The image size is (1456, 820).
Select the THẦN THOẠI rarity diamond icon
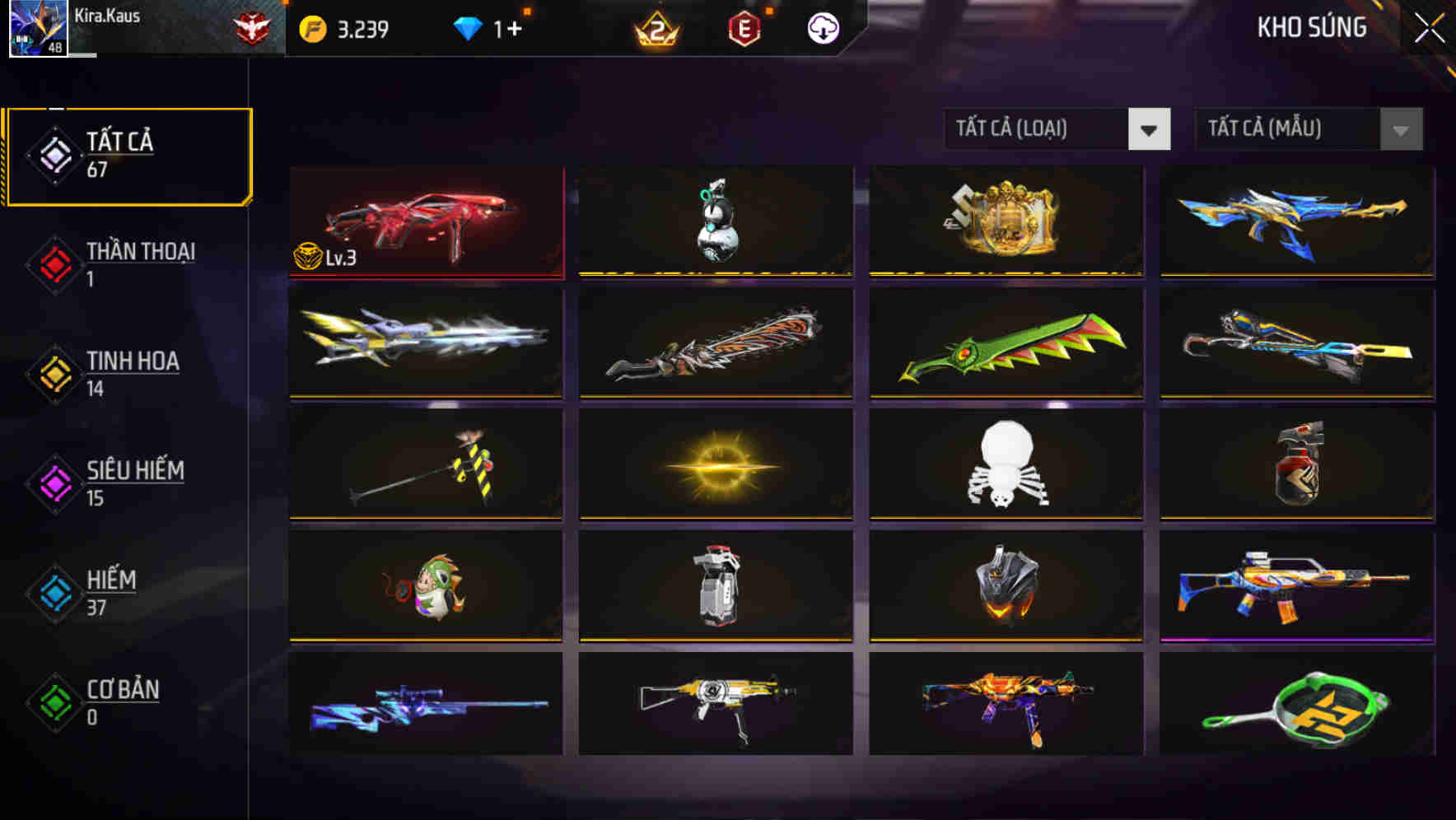coord(53,265)
